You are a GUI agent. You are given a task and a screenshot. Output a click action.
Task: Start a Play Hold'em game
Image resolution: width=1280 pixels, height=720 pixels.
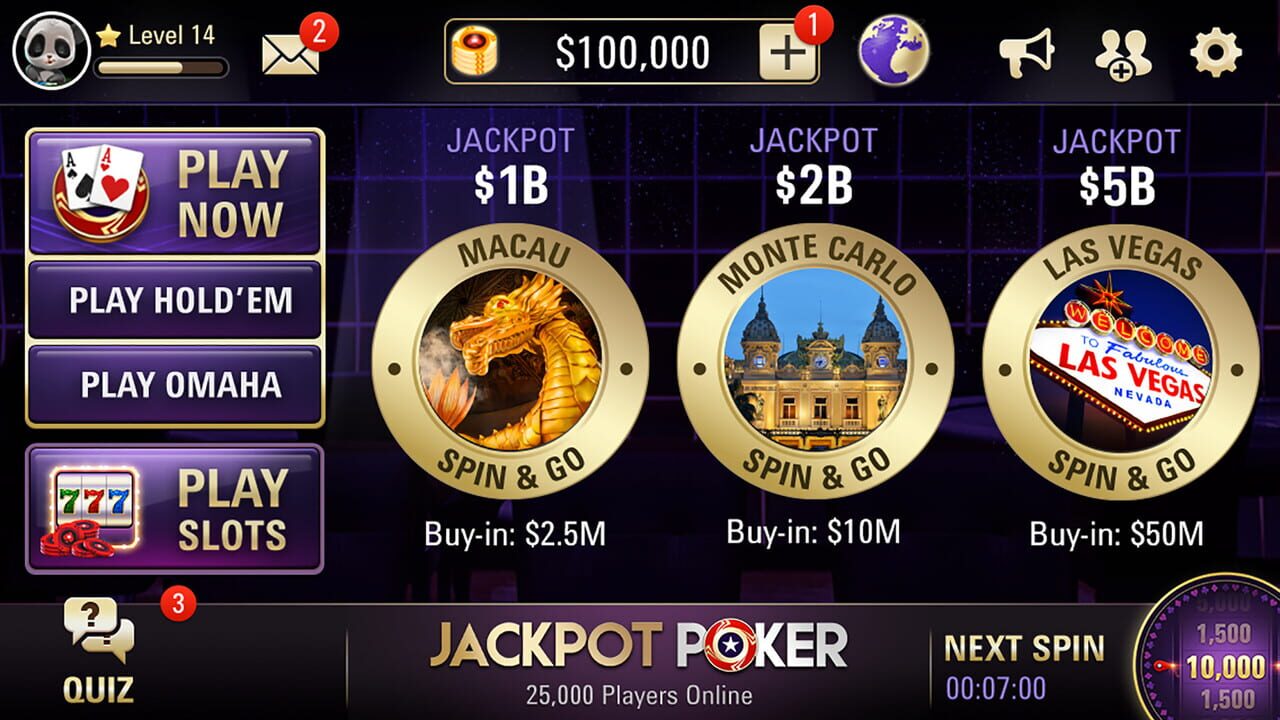(x=175, y=301)
